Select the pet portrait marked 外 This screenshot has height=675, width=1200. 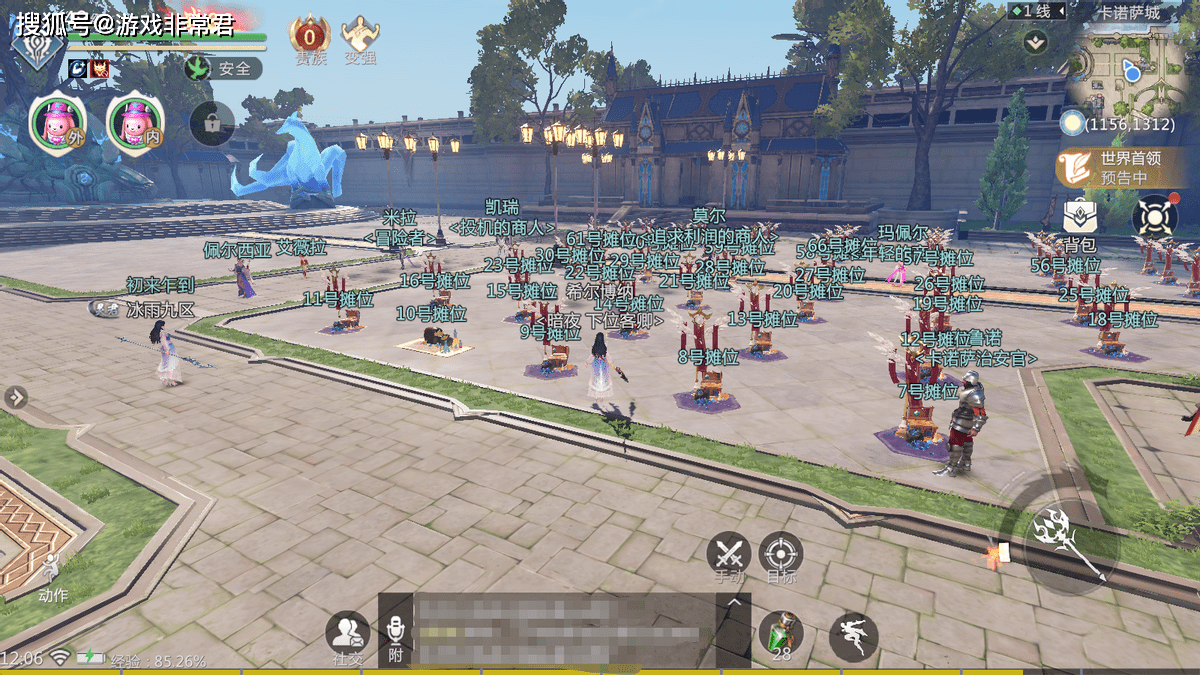tap(59, 124)
